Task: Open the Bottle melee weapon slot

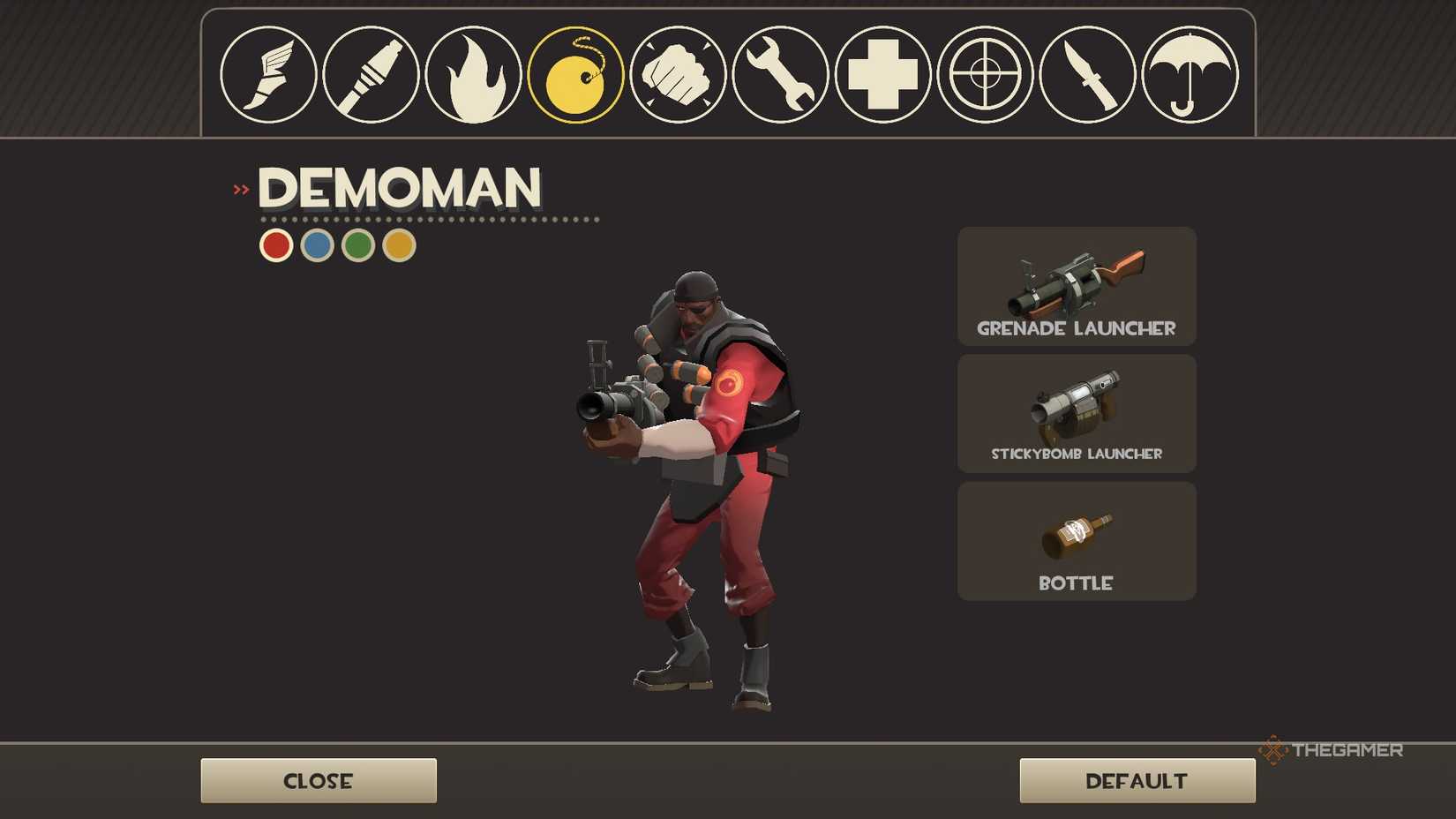Action: 1076,540
